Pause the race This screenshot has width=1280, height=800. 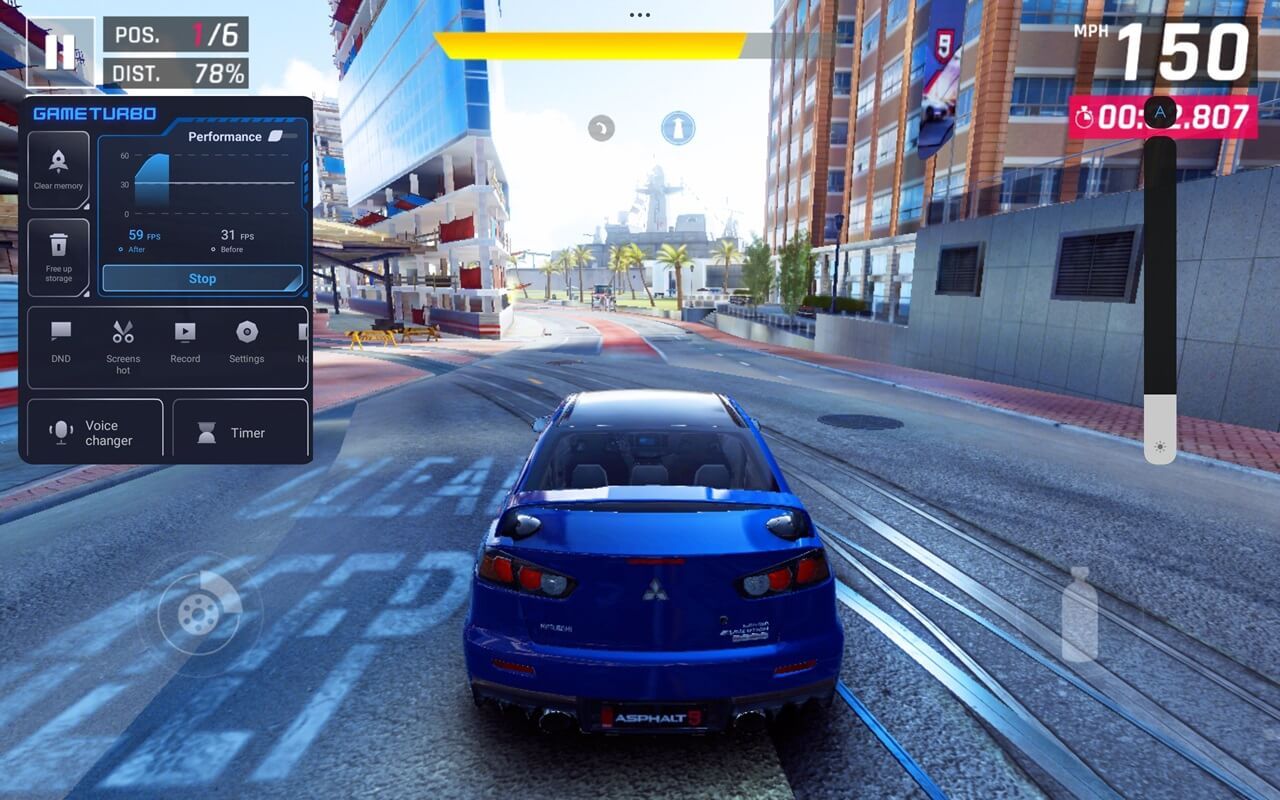[59, 51]
